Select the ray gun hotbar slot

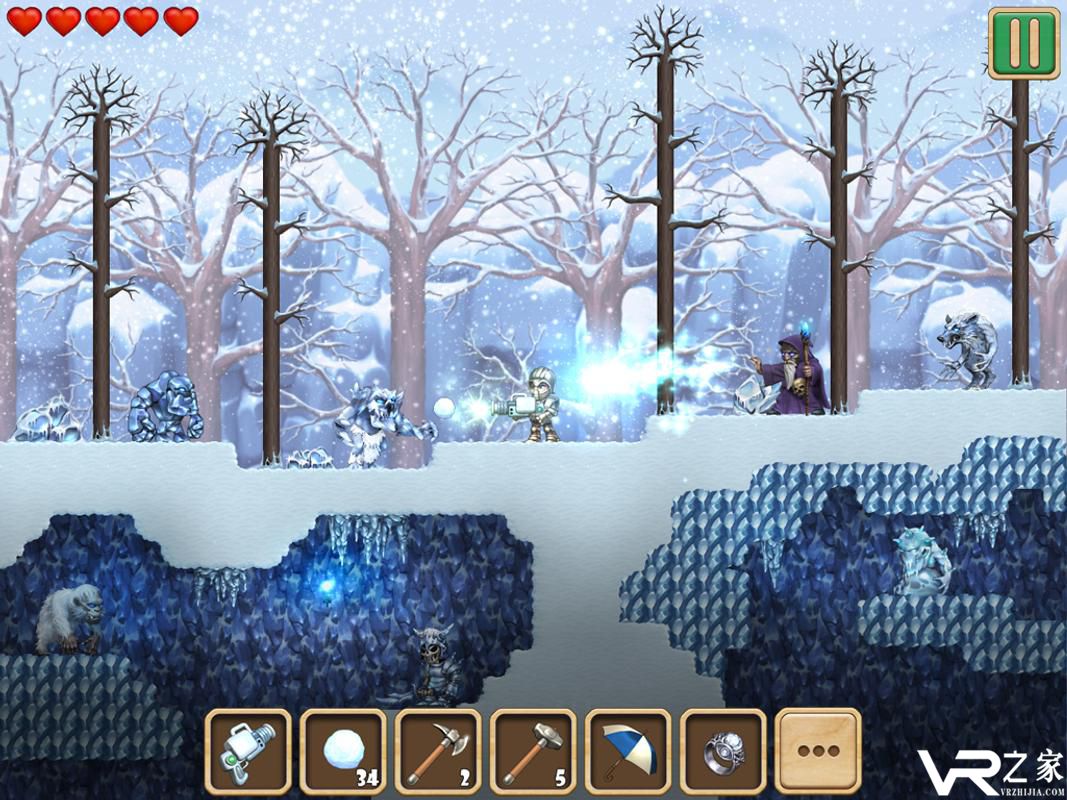[248, 750]
